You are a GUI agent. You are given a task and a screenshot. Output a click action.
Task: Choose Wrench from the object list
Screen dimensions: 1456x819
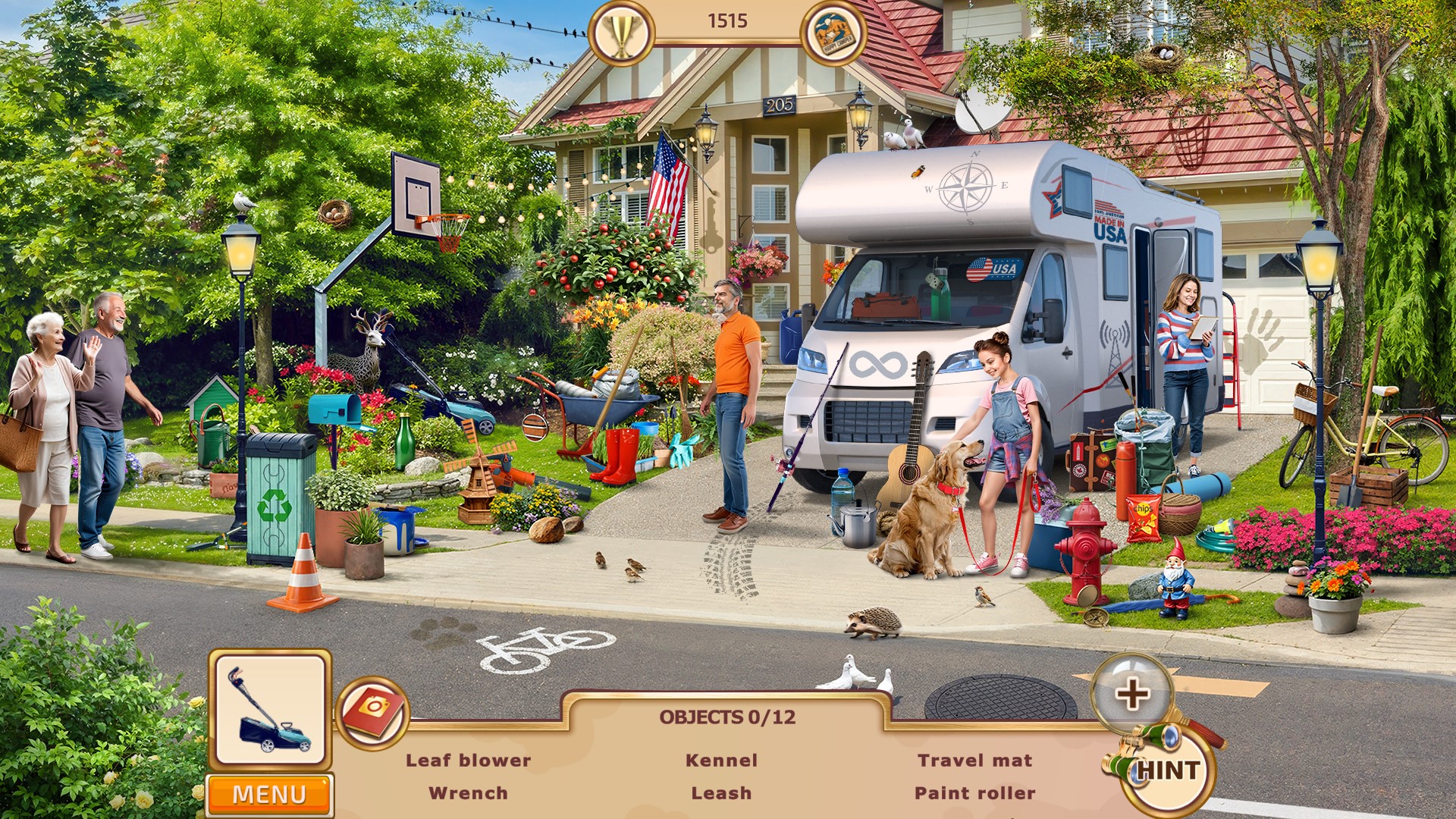[468, 793]
